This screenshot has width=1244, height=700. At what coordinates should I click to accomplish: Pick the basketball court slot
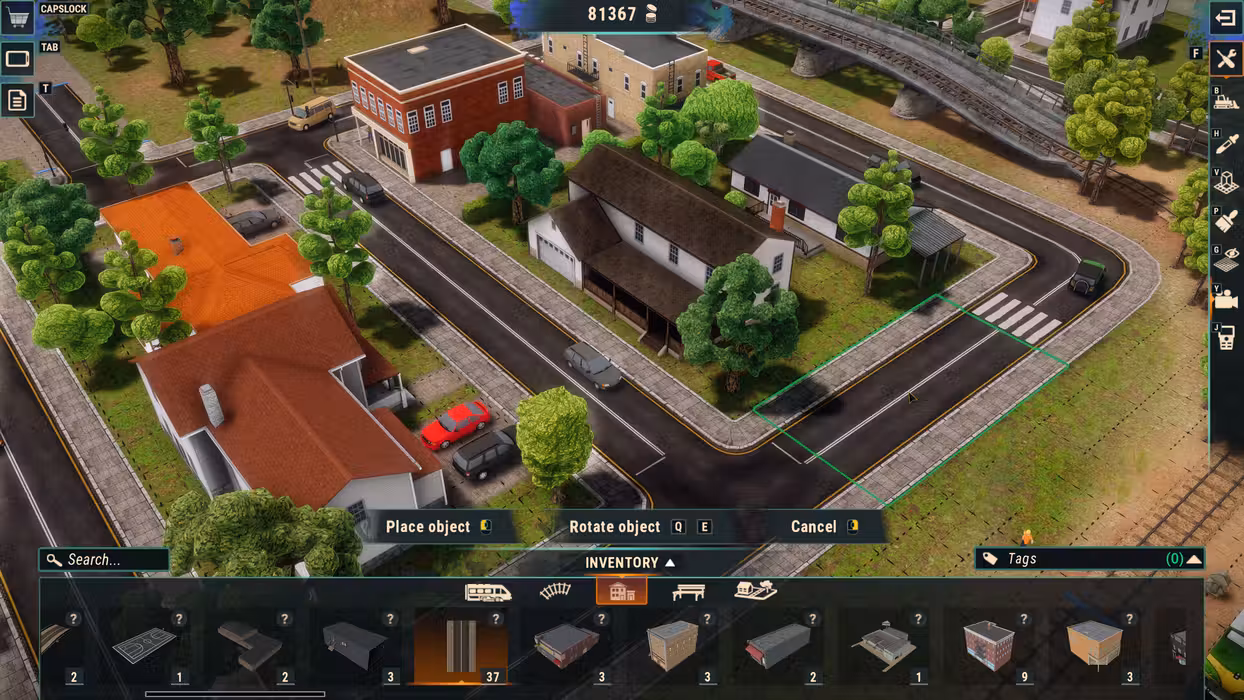[145, 646]
